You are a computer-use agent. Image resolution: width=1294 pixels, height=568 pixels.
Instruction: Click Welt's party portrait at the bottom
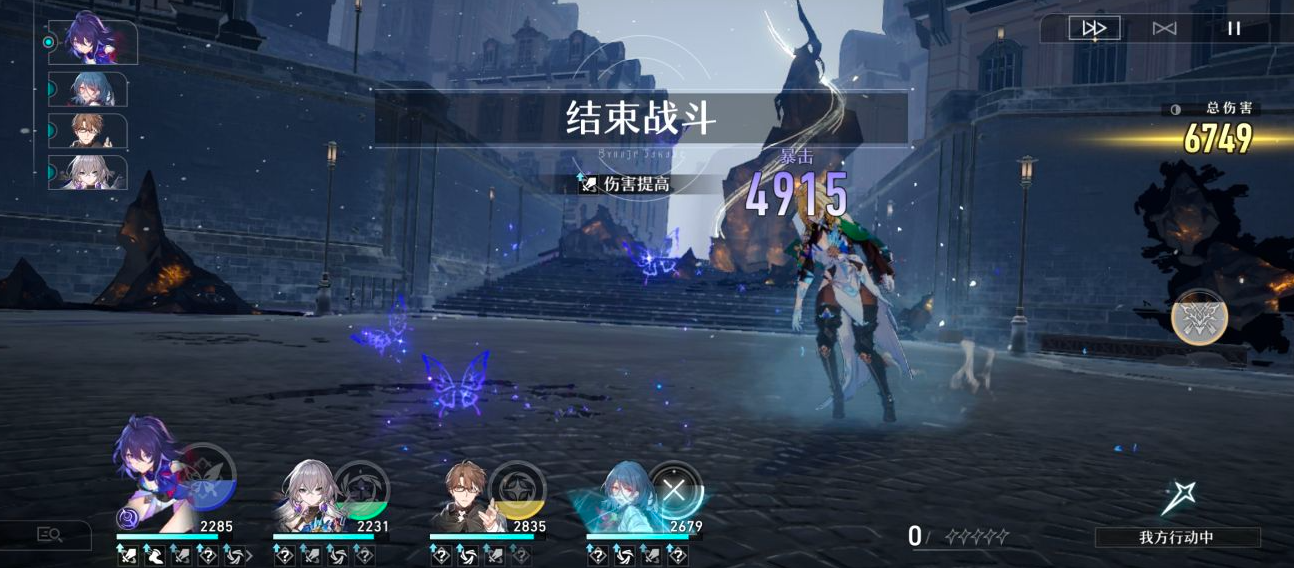click(463, 497)
